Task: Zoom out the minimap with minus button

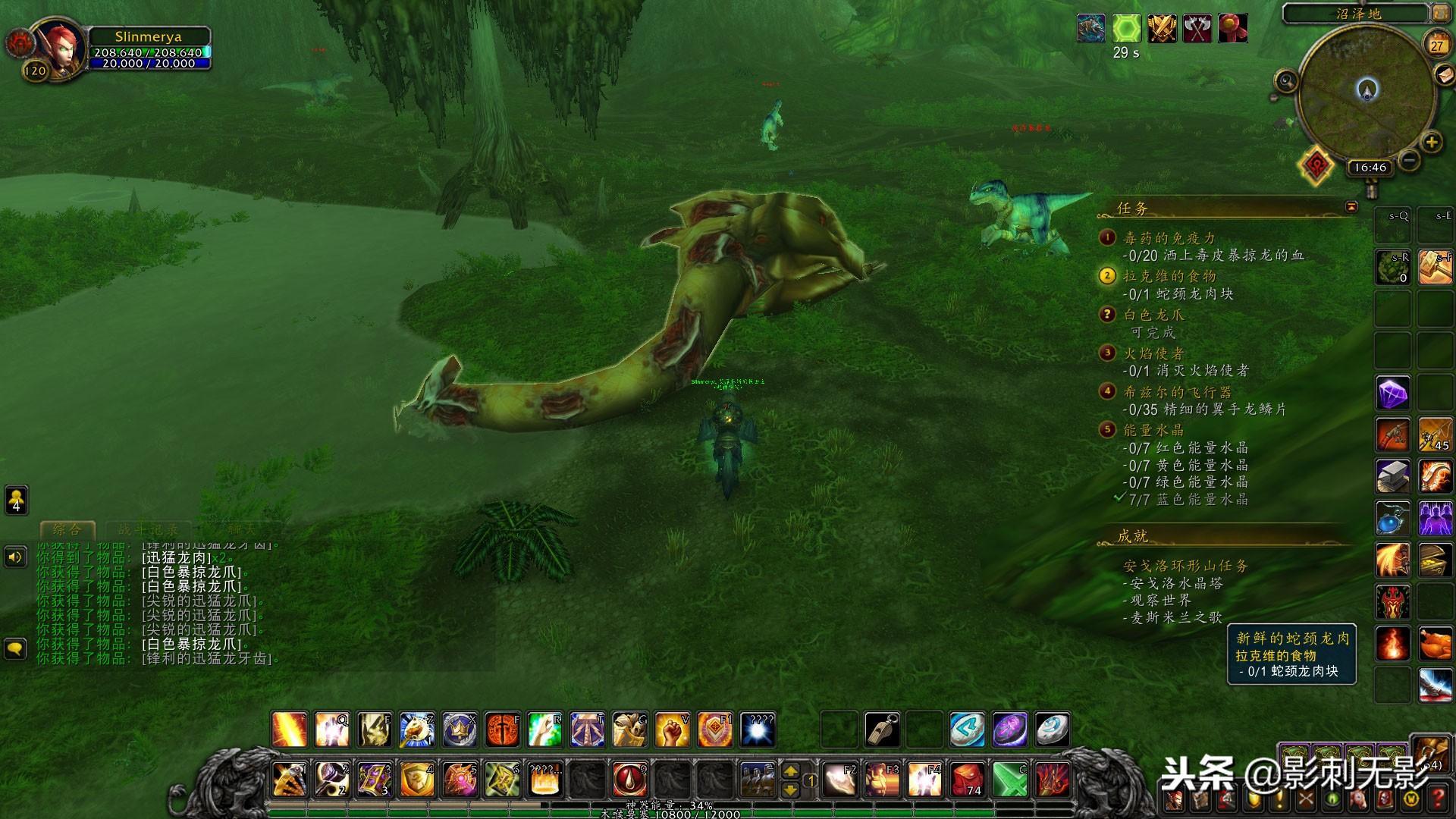Action: (1409, 160)
